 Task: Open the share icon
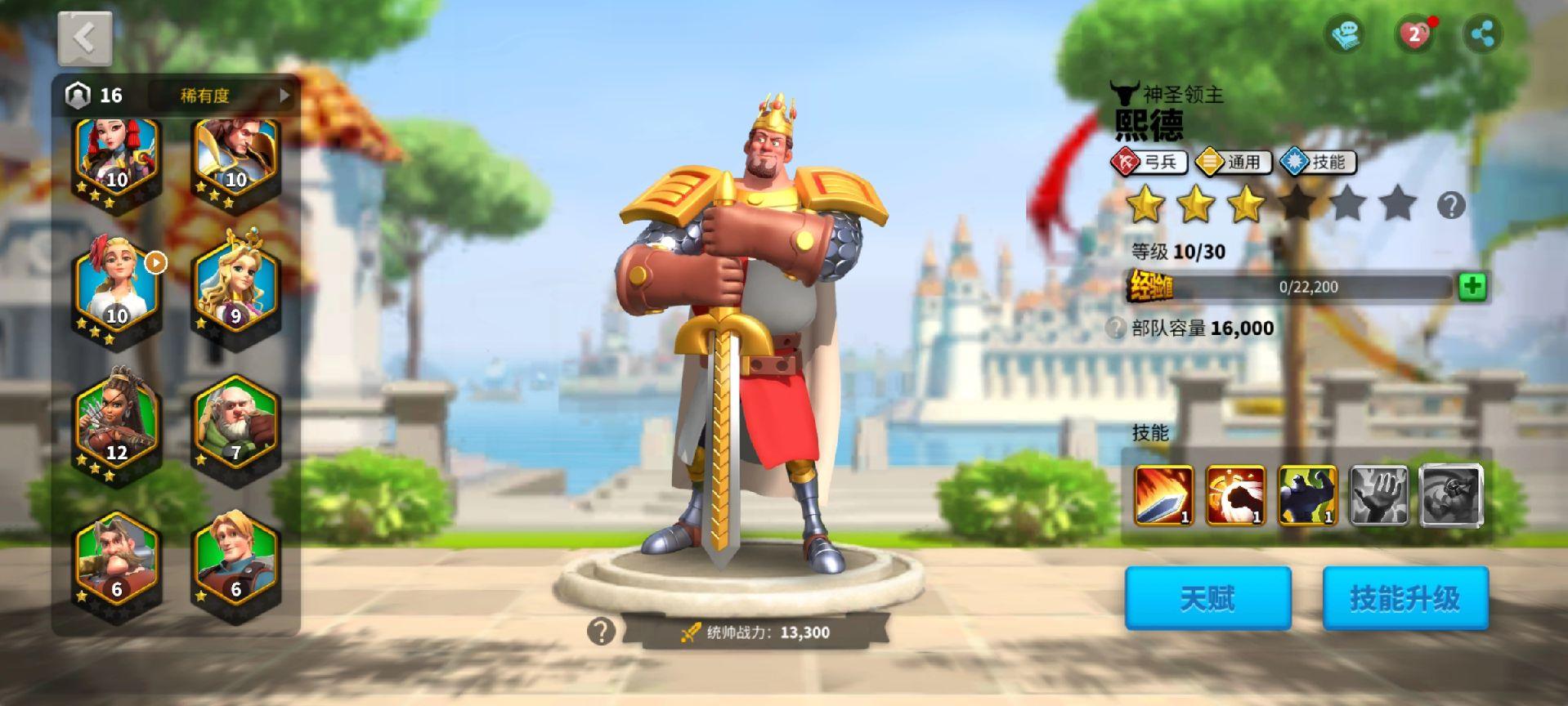[x=1482, y=34]
